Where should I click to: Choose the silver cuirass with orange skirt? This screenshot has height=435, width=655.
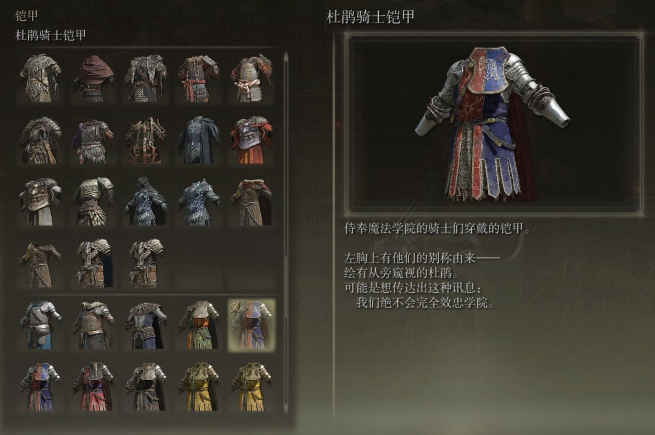pos(251,139)
